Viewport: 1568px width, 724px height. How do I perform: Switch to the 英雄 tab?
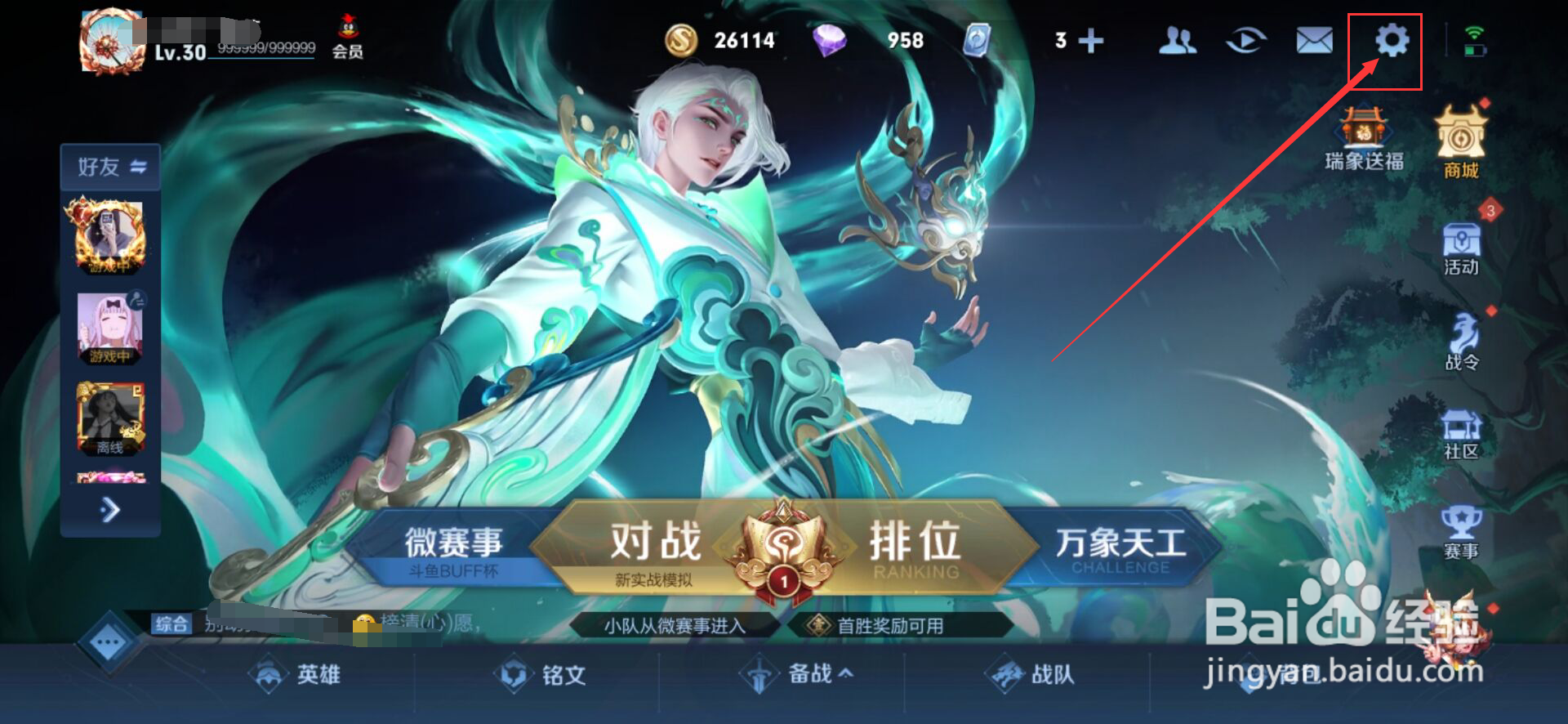tap(296, 675)
